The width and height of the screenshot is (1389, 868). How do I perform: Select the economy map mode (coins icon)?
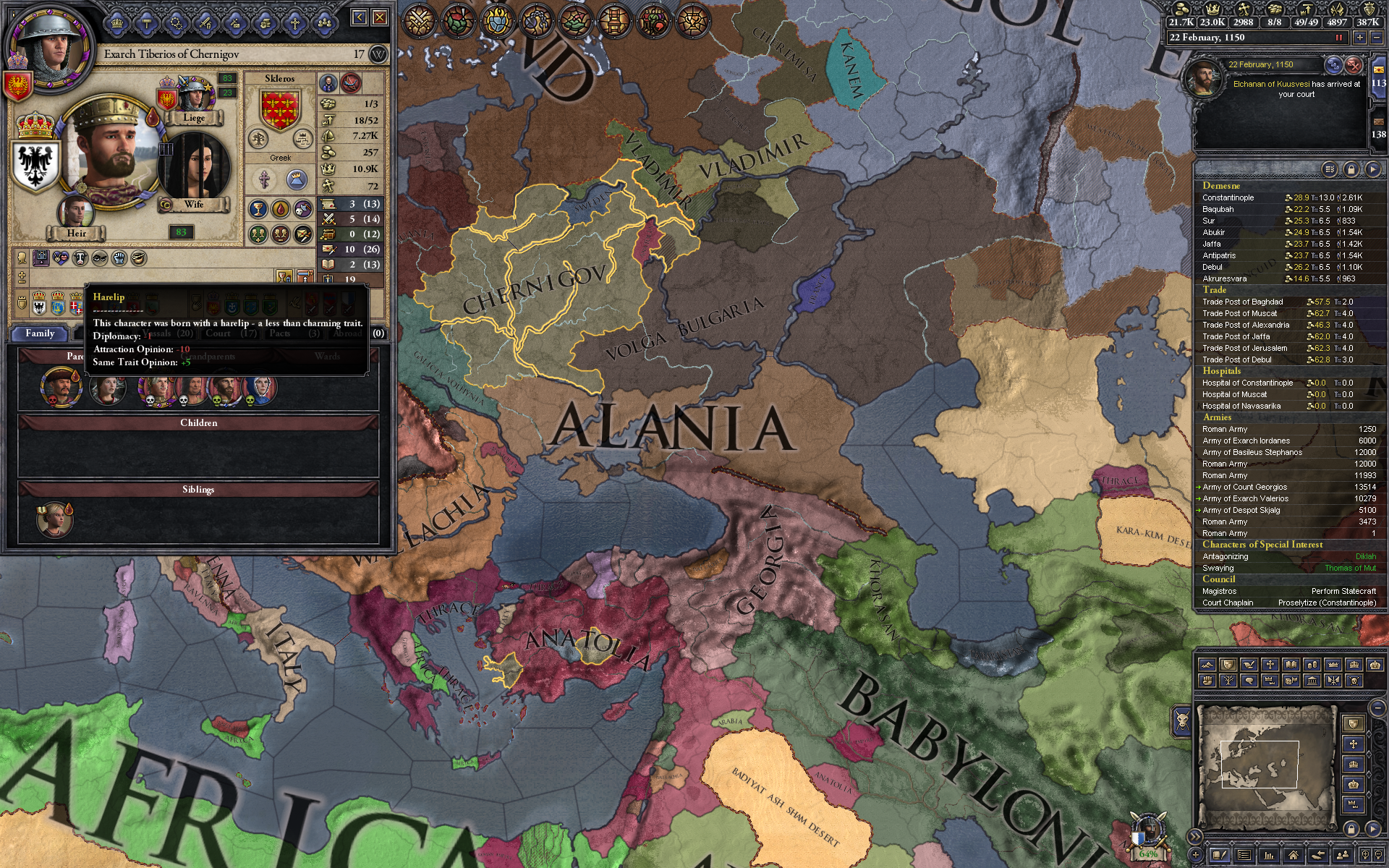(x=1312, y=665)
